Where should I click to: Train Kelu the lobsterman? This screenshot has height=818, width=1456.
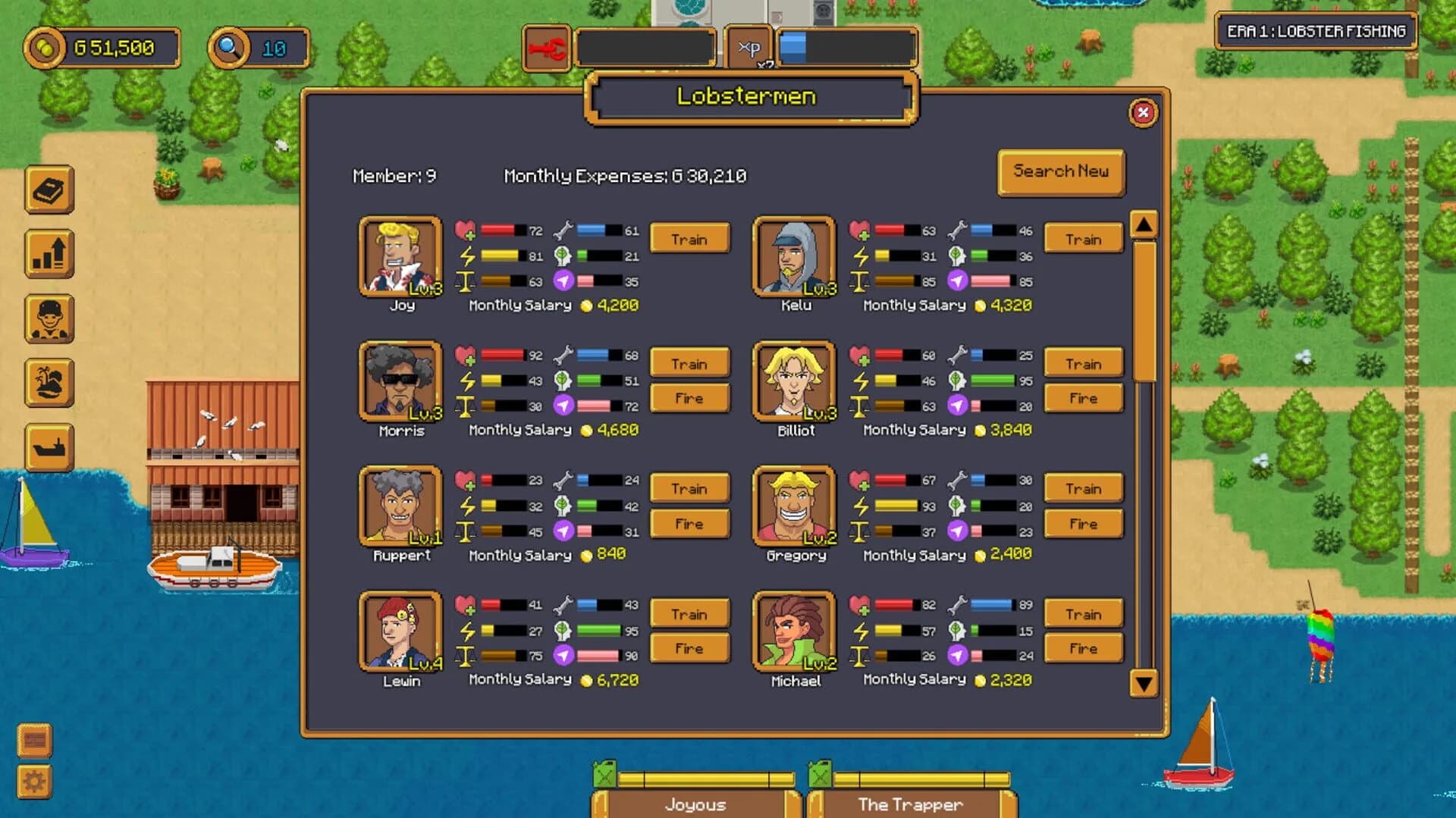(1083, 239)
